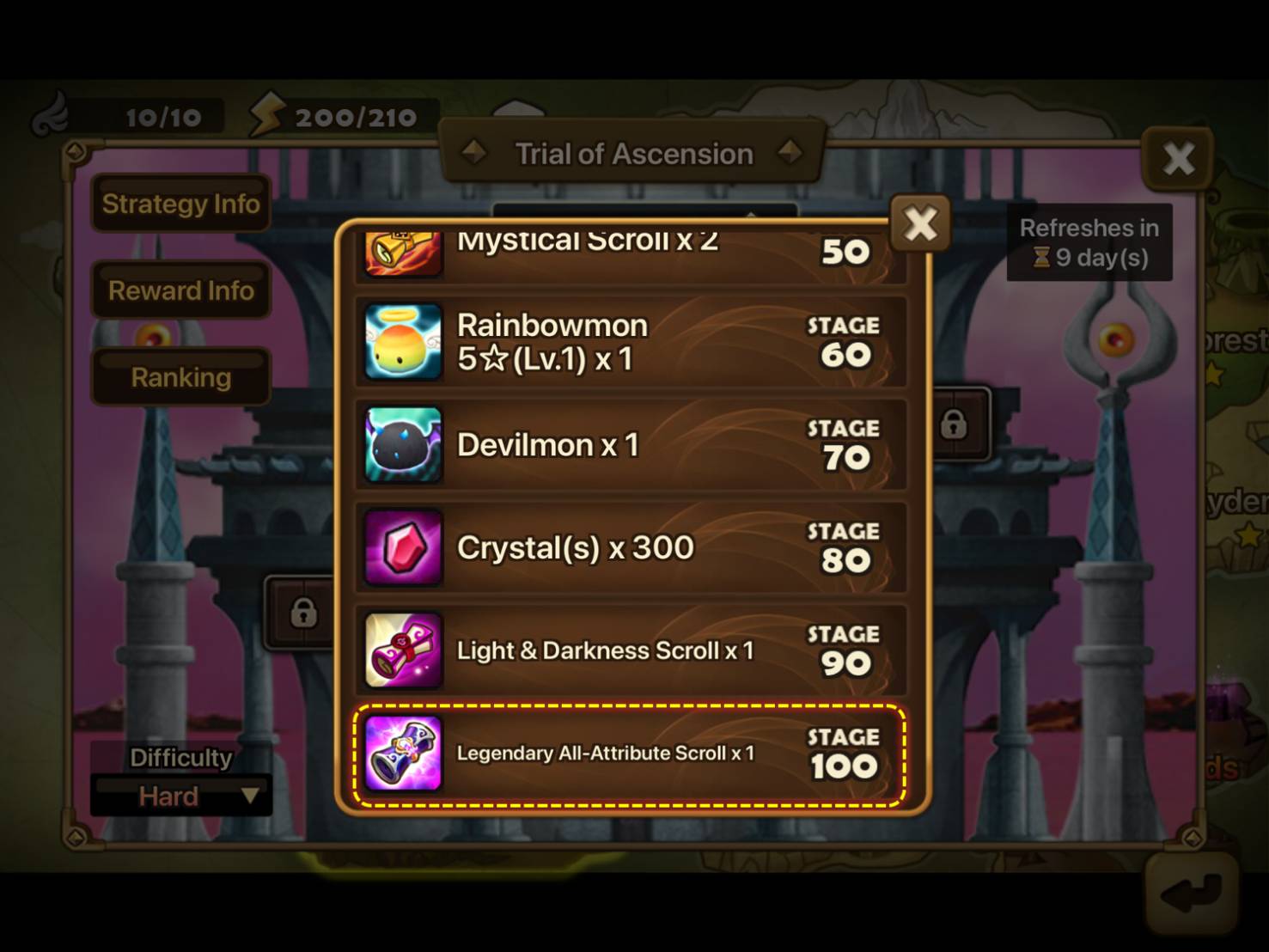Select the Legendary All-Attribute Scroll reward
This screenshot has height=952, width=1269.
631,754
